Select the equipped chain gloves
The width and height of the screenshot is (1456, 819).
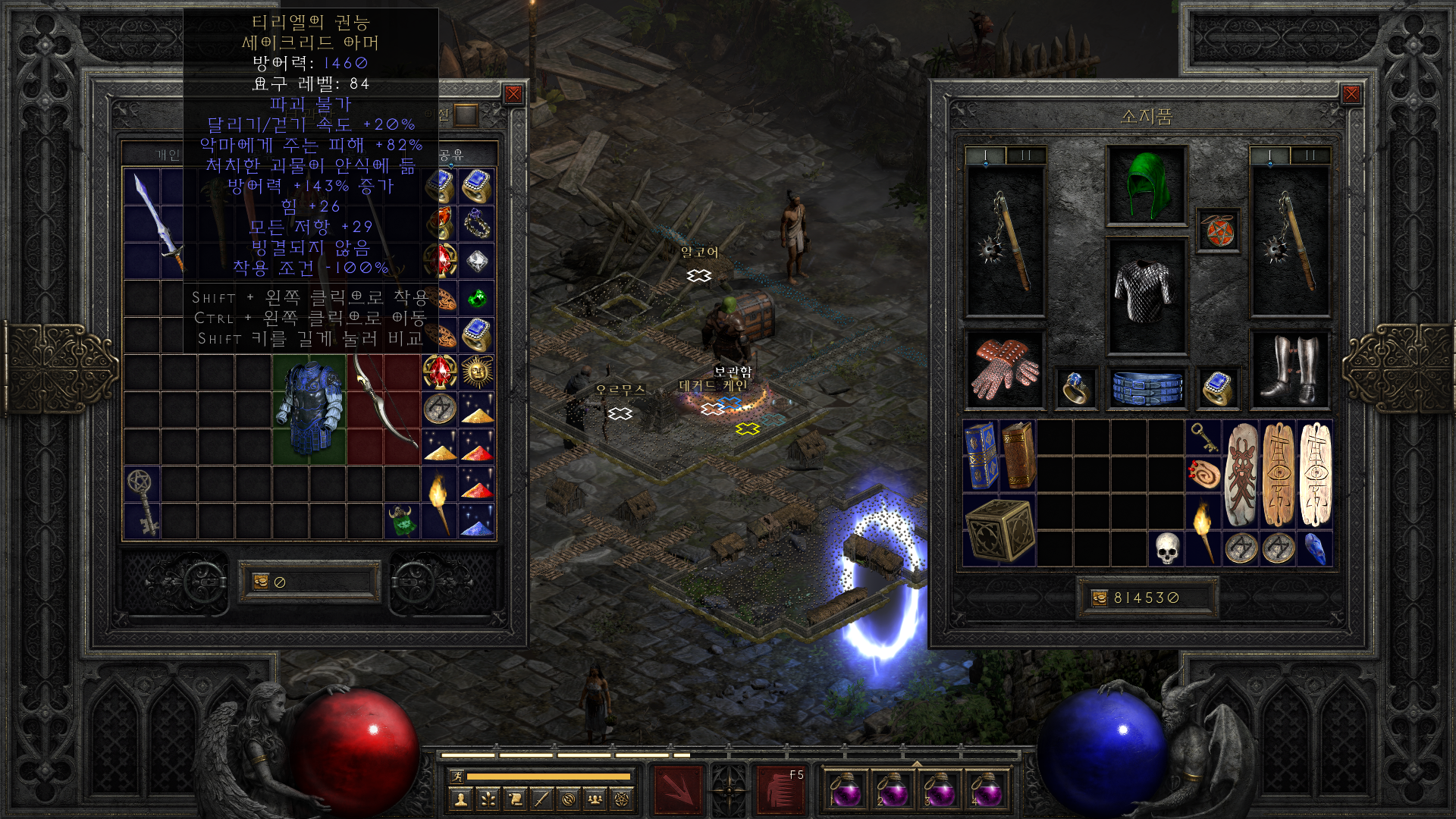pyautogui.click(x=1005, y=369)
